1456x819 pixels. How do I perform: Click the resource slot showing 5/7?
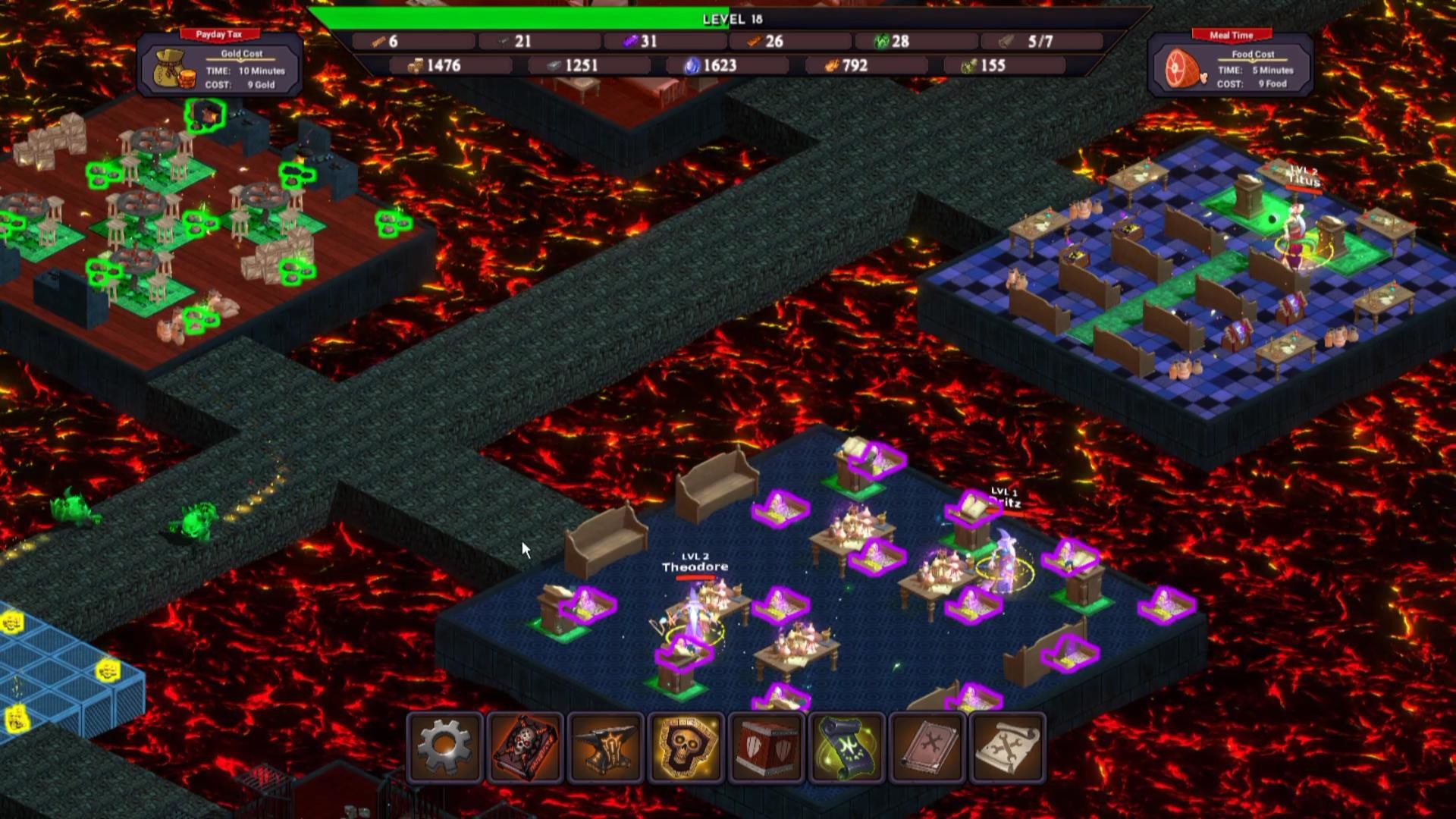1039,42
